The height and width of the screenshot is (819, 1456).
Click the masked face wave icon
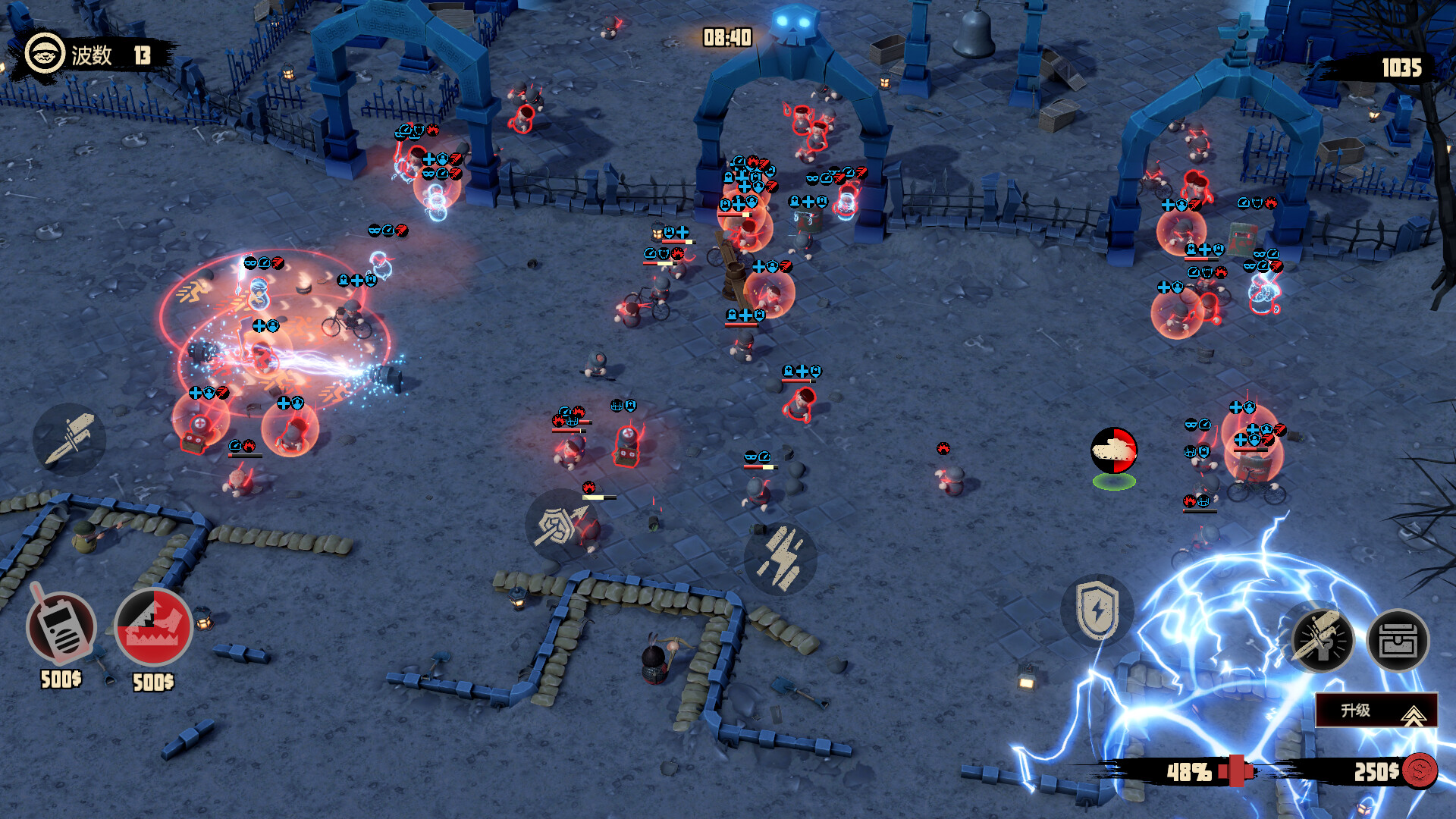(44, 55)
